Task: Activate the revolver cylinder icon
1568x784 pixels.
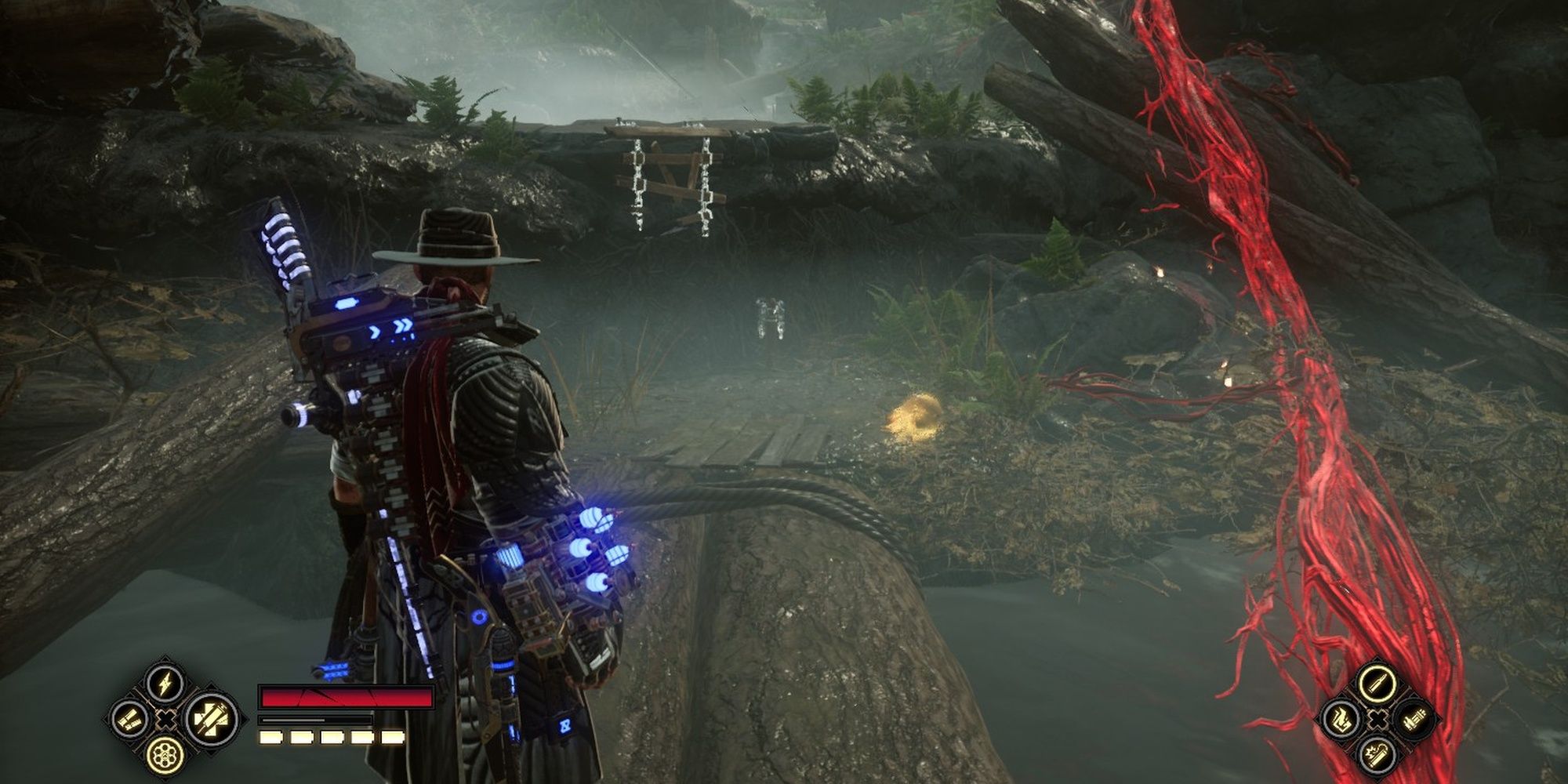Action: 165,755
